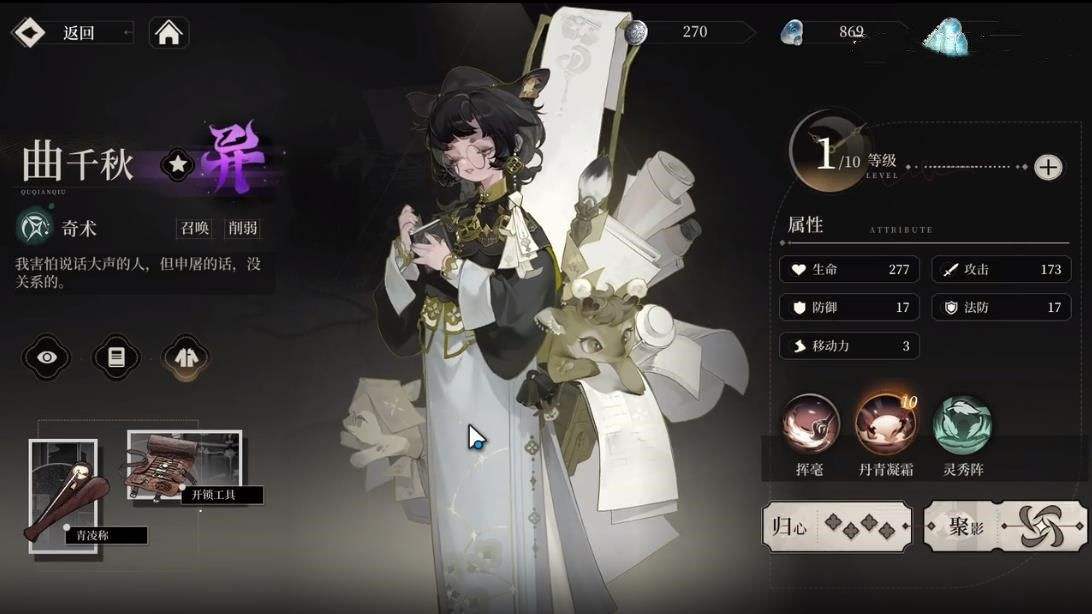Go to the home screen via house icon
The width and height of the screenshot is (1092, 614).
(169, 33)
